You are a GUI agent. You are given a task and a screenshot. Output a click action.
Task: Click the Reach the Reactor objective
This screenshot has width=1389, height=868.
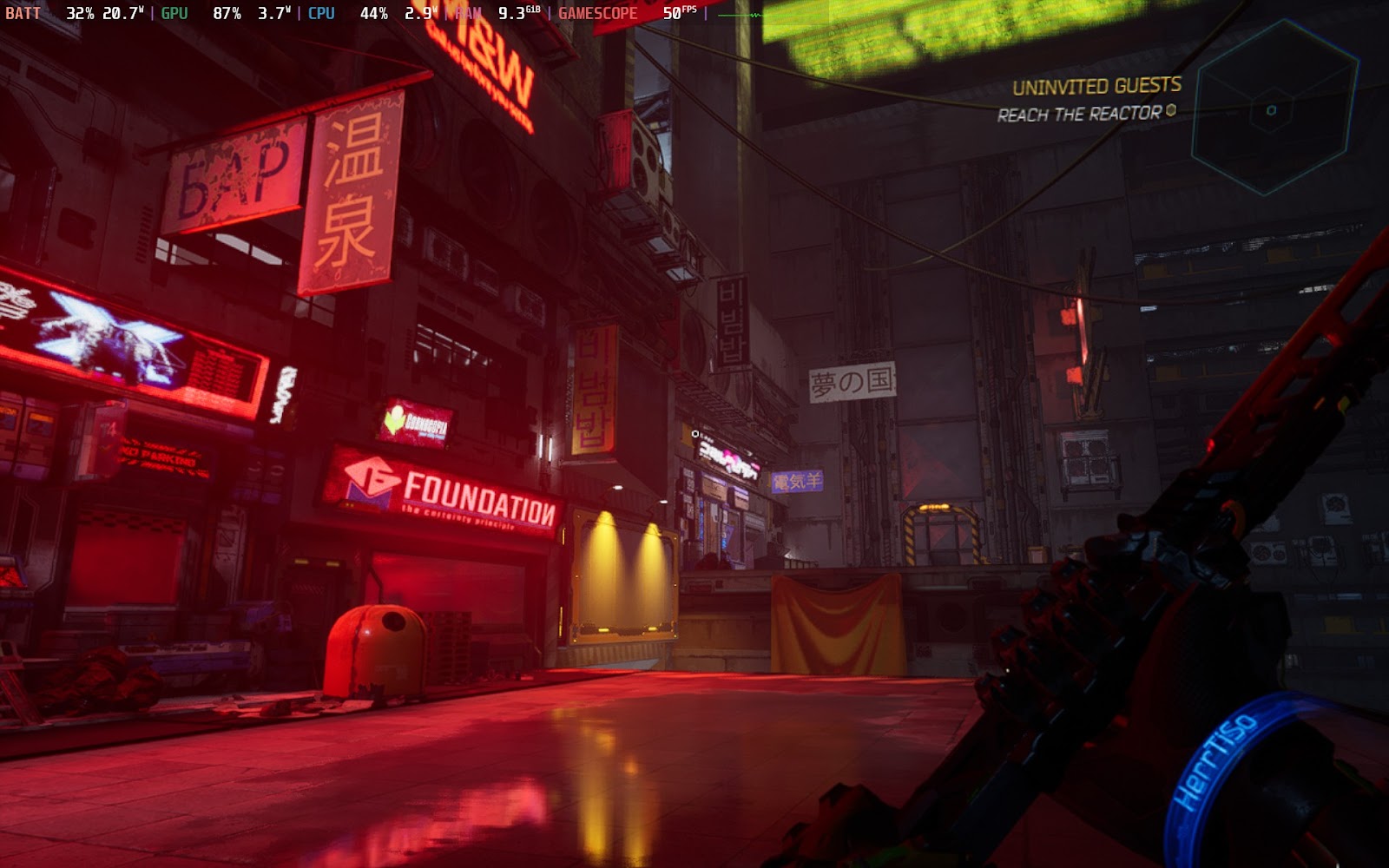pos(1079,114)
